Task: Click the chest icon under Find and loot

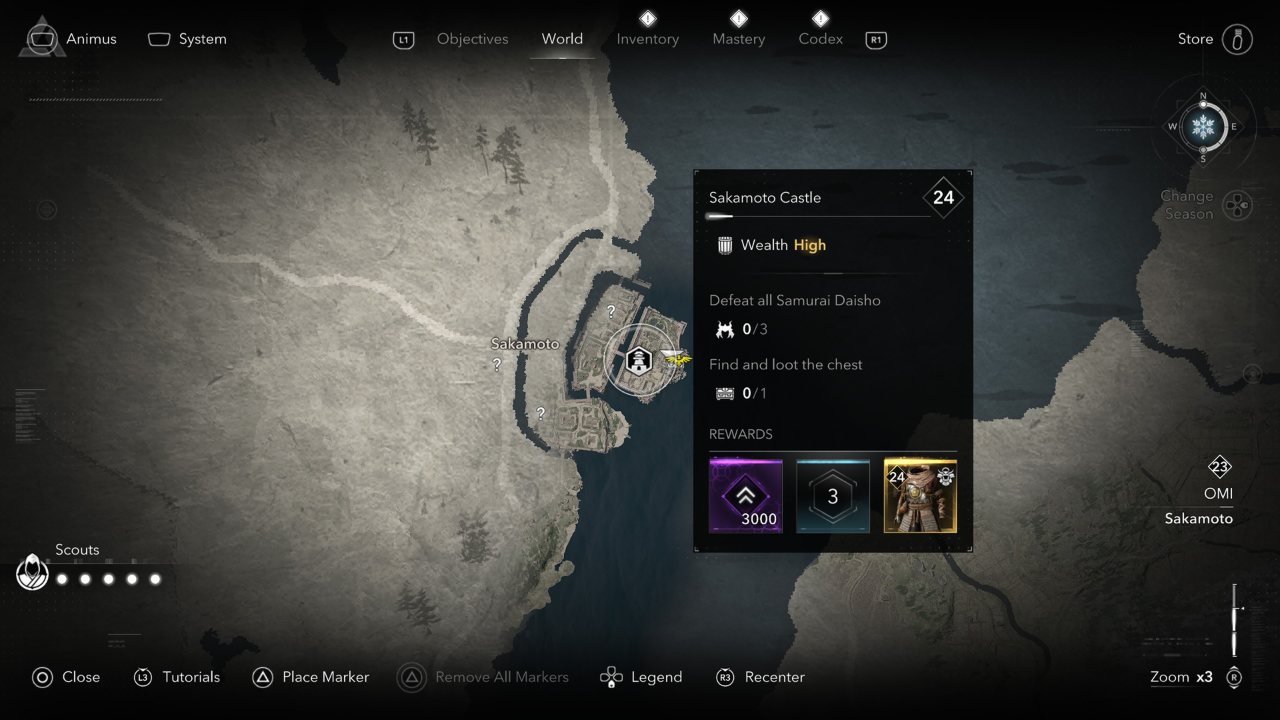Action: pyautogui.click(x=726, y=393)
